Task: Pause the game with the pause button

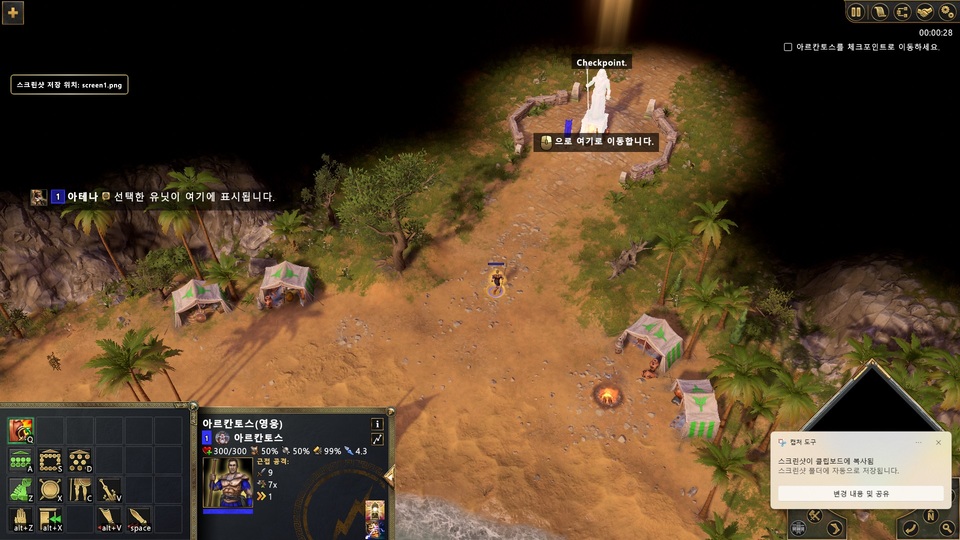Action: (856, 12)
